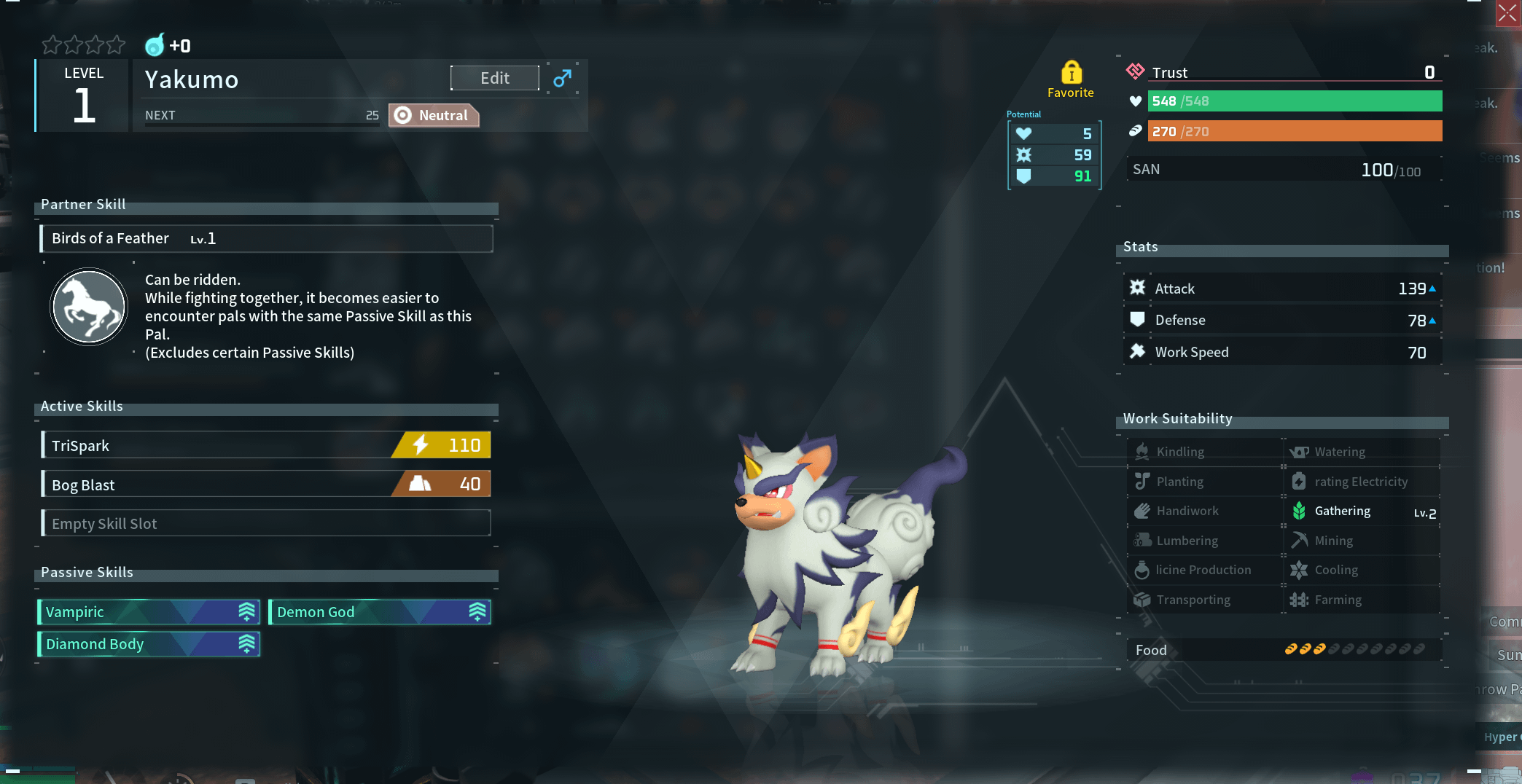Select the Gathering work suitability entry

click(x=1361, y=511)
